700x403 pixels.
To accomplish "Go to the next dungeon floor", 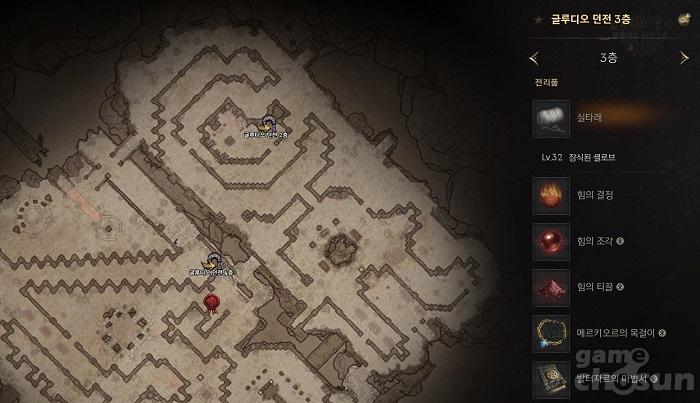I will click(683, 58).
